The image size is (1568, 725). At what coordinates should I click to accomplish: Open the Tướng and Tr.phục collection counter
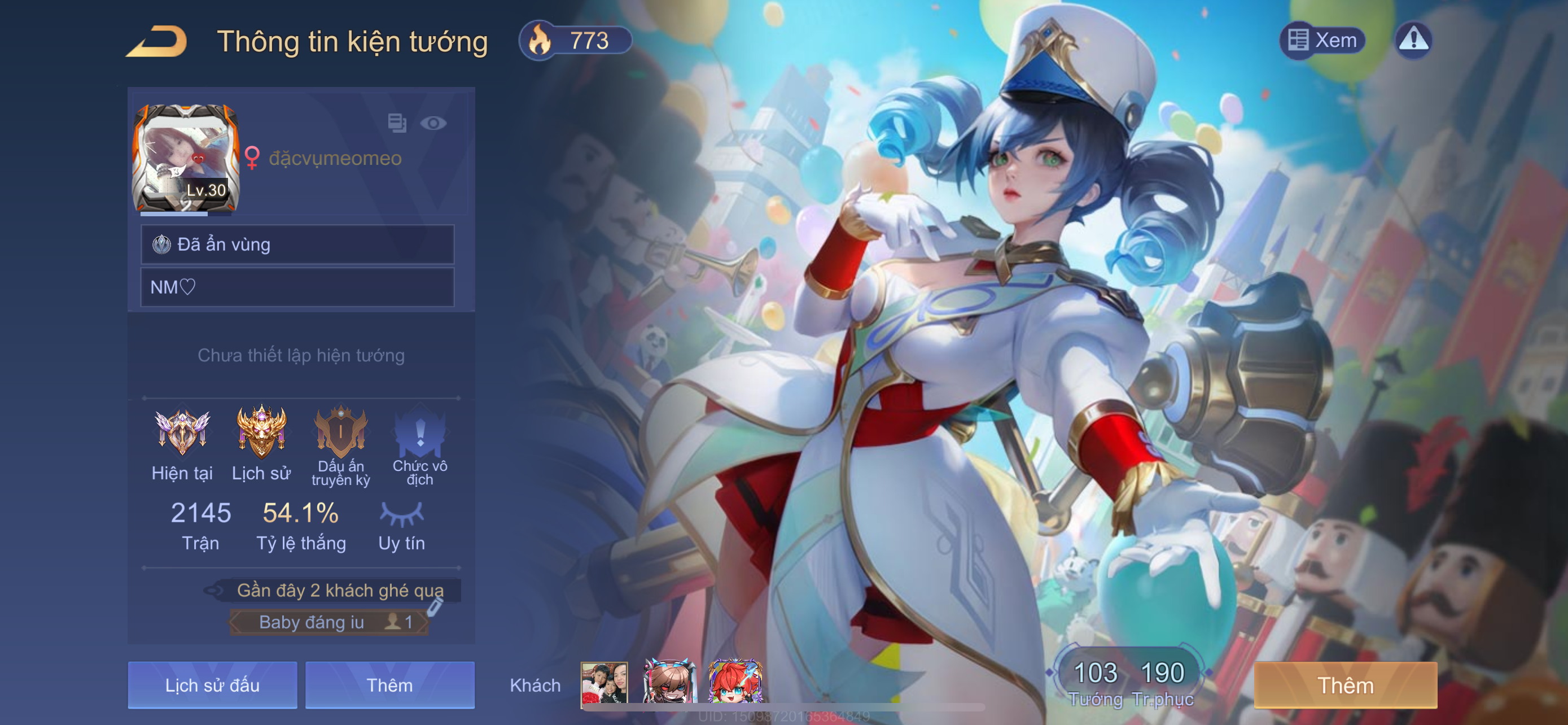point(1129,682)
